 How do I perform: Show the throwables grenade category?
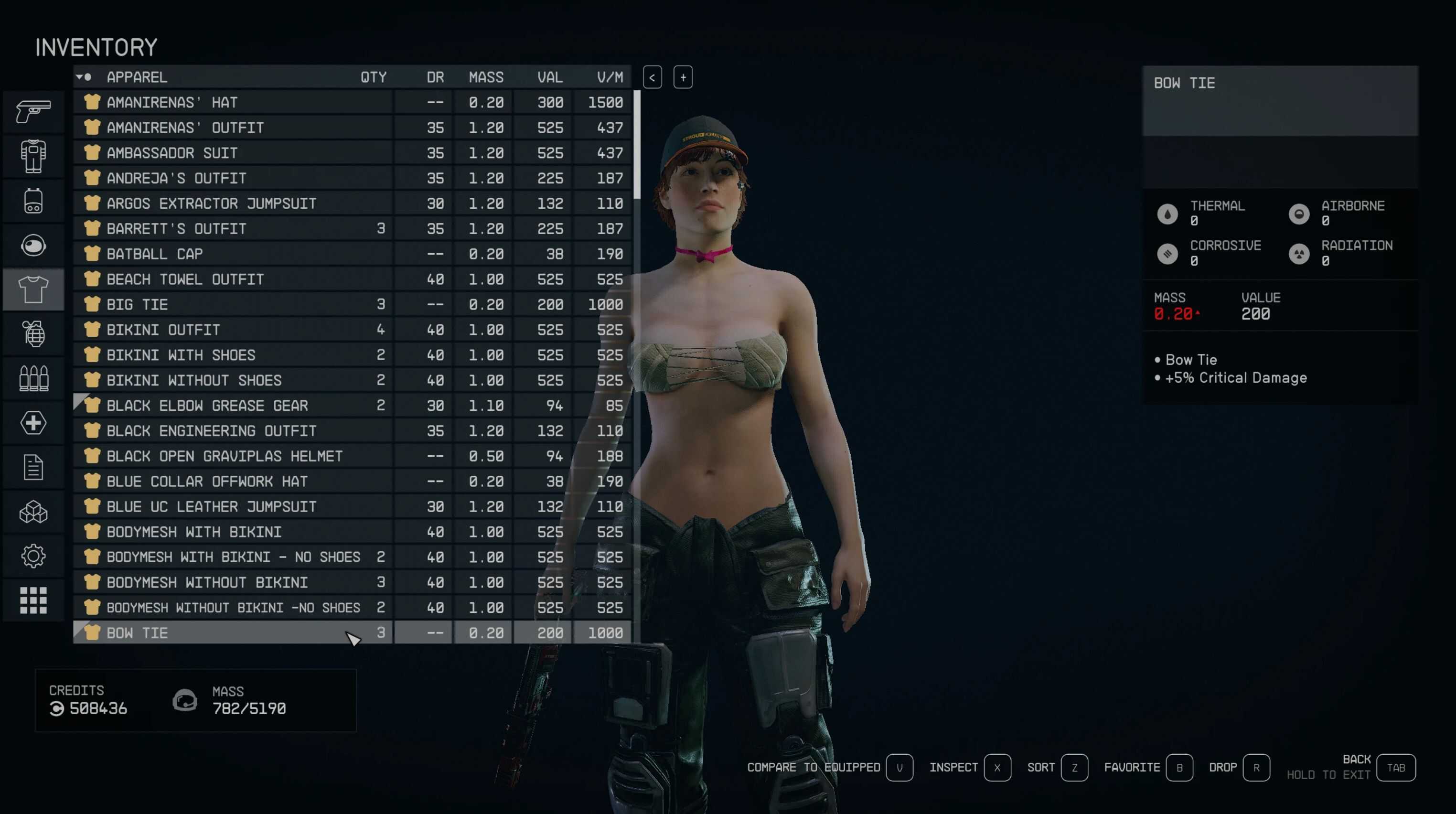33,333
